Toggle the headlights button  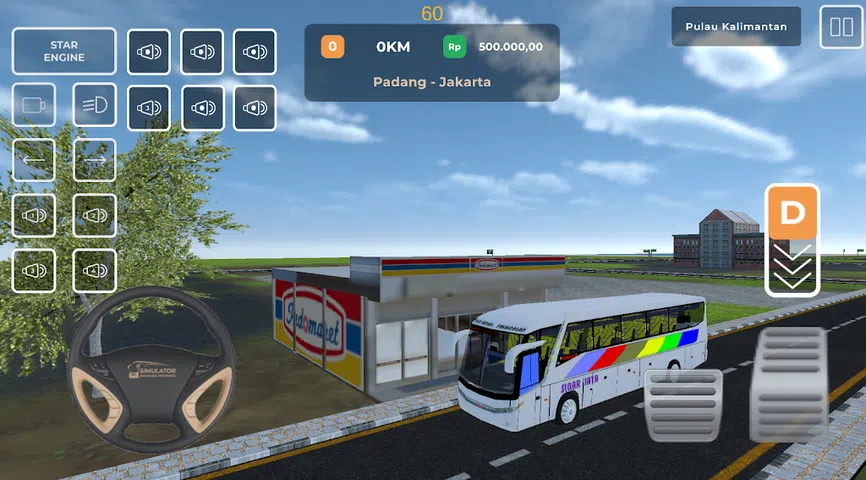coord(94,105)
